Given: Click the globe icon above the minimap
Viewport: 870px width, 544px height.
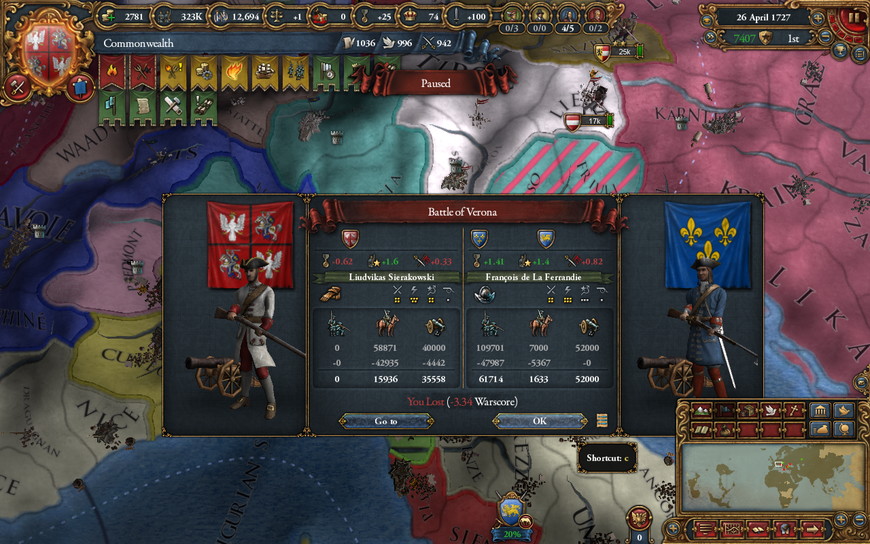Looking at the screenshot, I should (843, 428).
